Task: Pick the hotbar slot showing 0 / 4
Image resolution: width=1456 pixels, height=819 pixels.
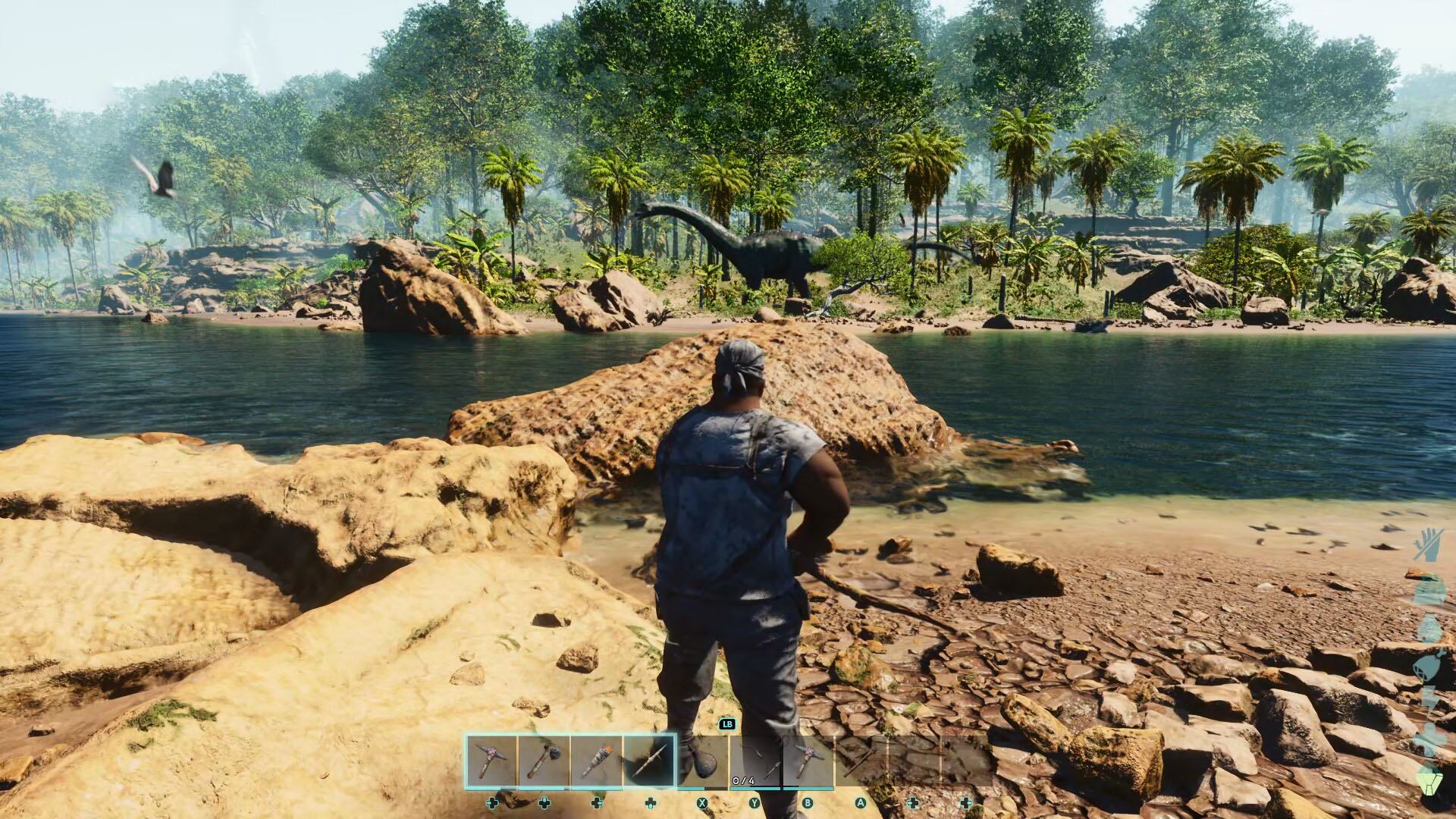Action: click(x=756, y=761)
